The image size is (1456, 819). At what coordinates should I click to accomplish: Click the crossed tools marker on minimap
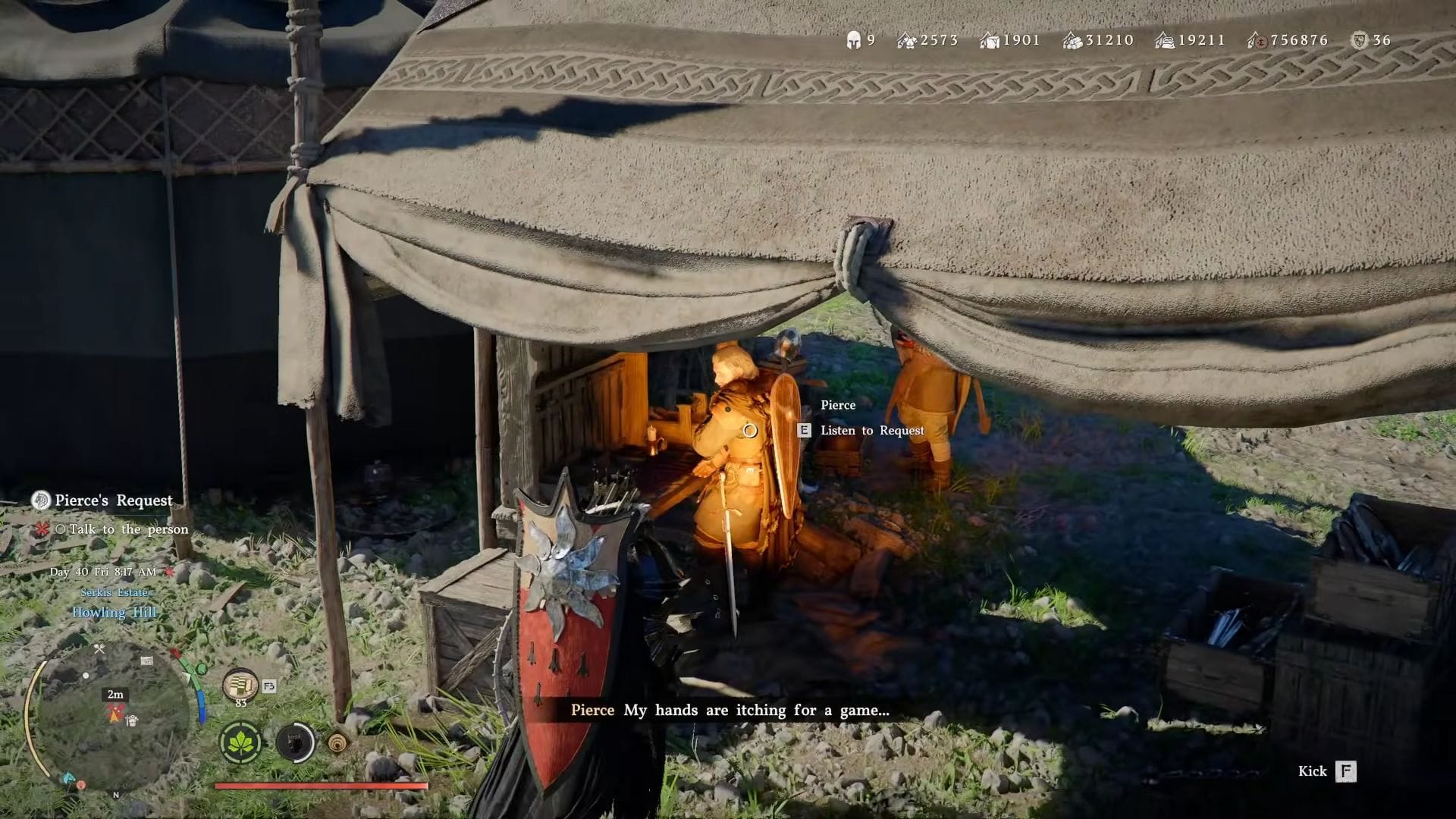tap(99, 649)
